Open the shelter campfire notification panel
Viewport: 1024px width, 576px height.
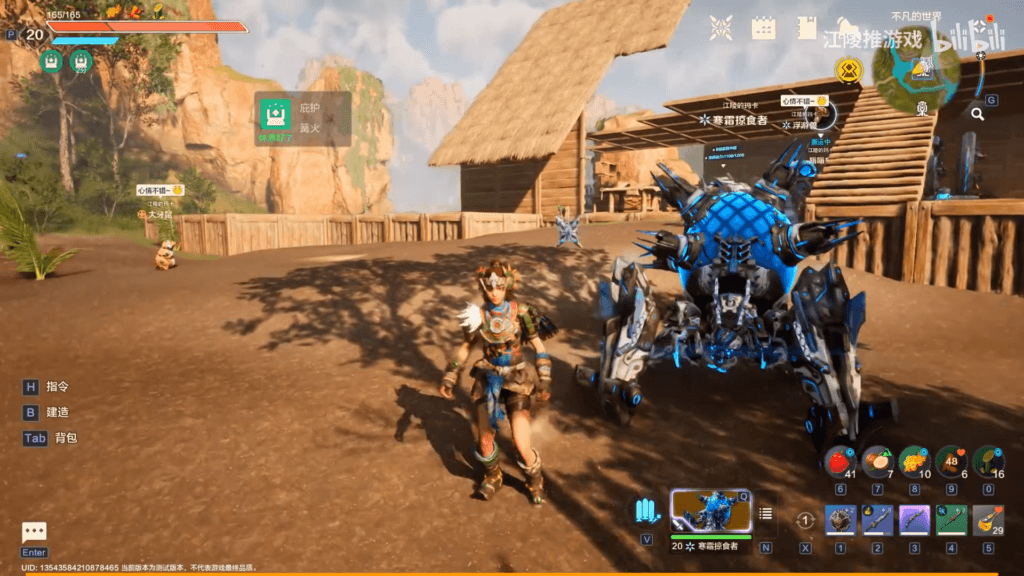(302, 119)
